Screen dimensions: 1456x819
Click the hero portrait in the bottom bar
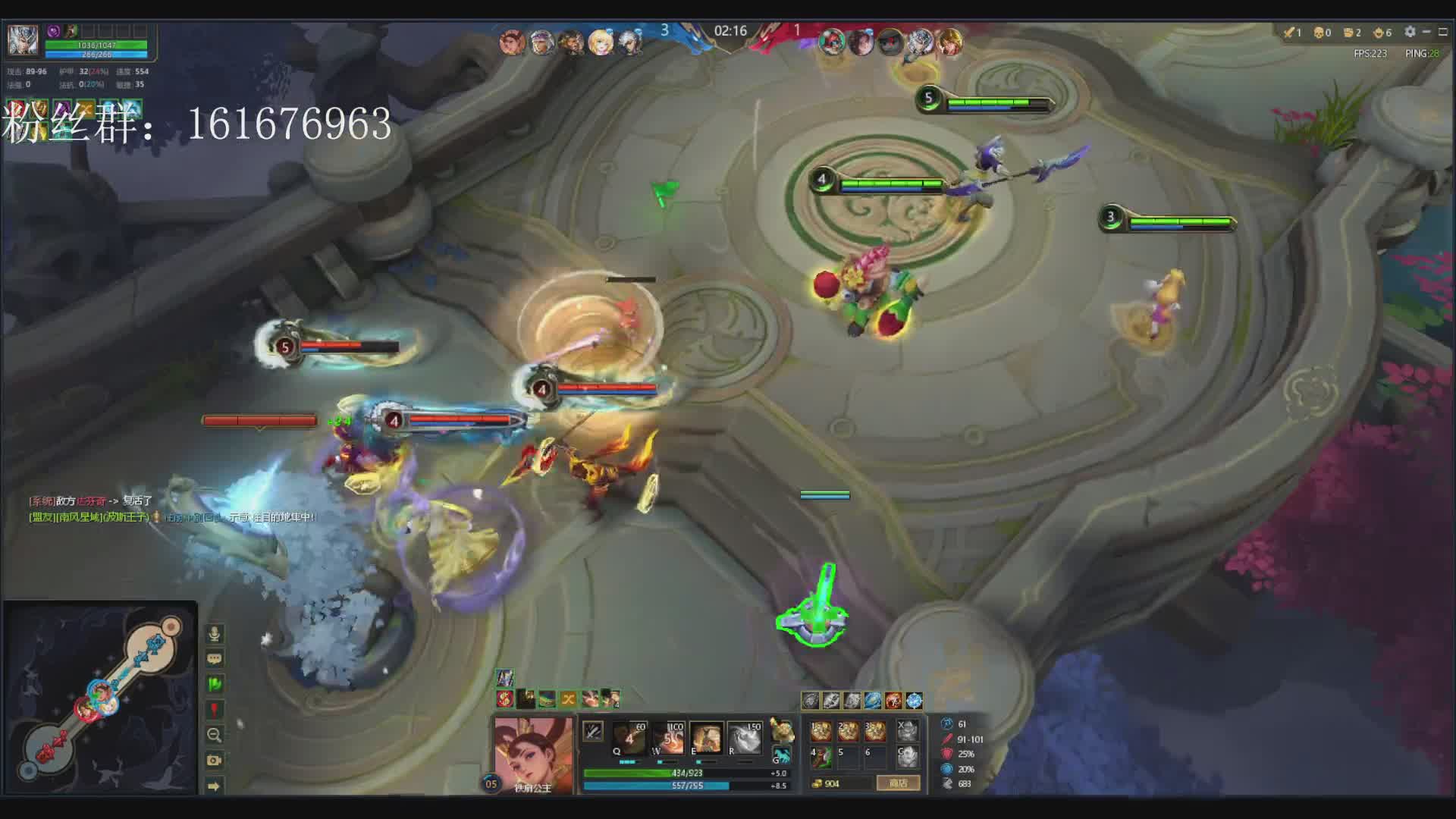coord(533,751)
